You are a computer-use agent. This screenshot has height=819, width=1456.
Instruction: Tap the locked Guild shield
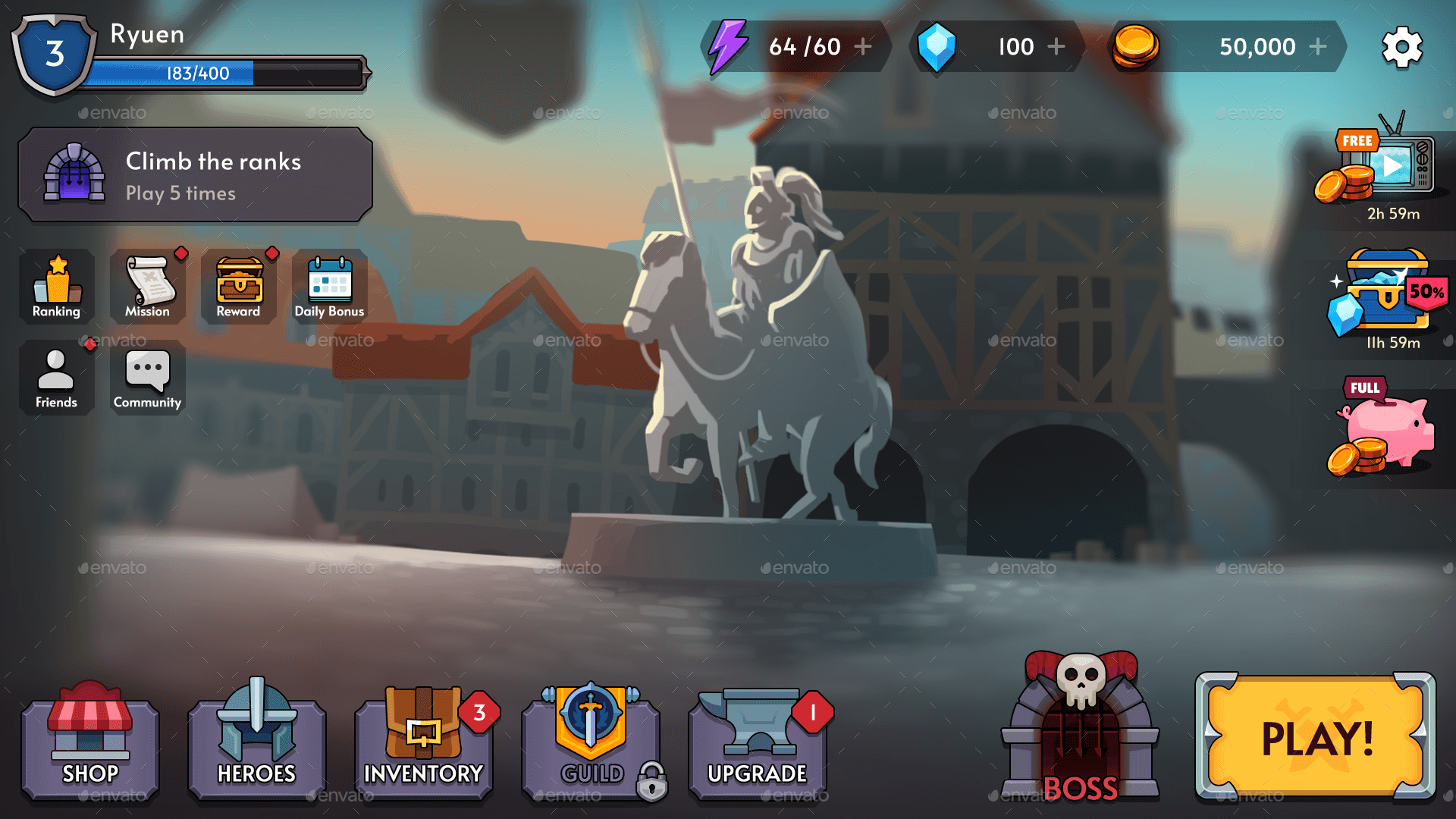click(591, 739)
